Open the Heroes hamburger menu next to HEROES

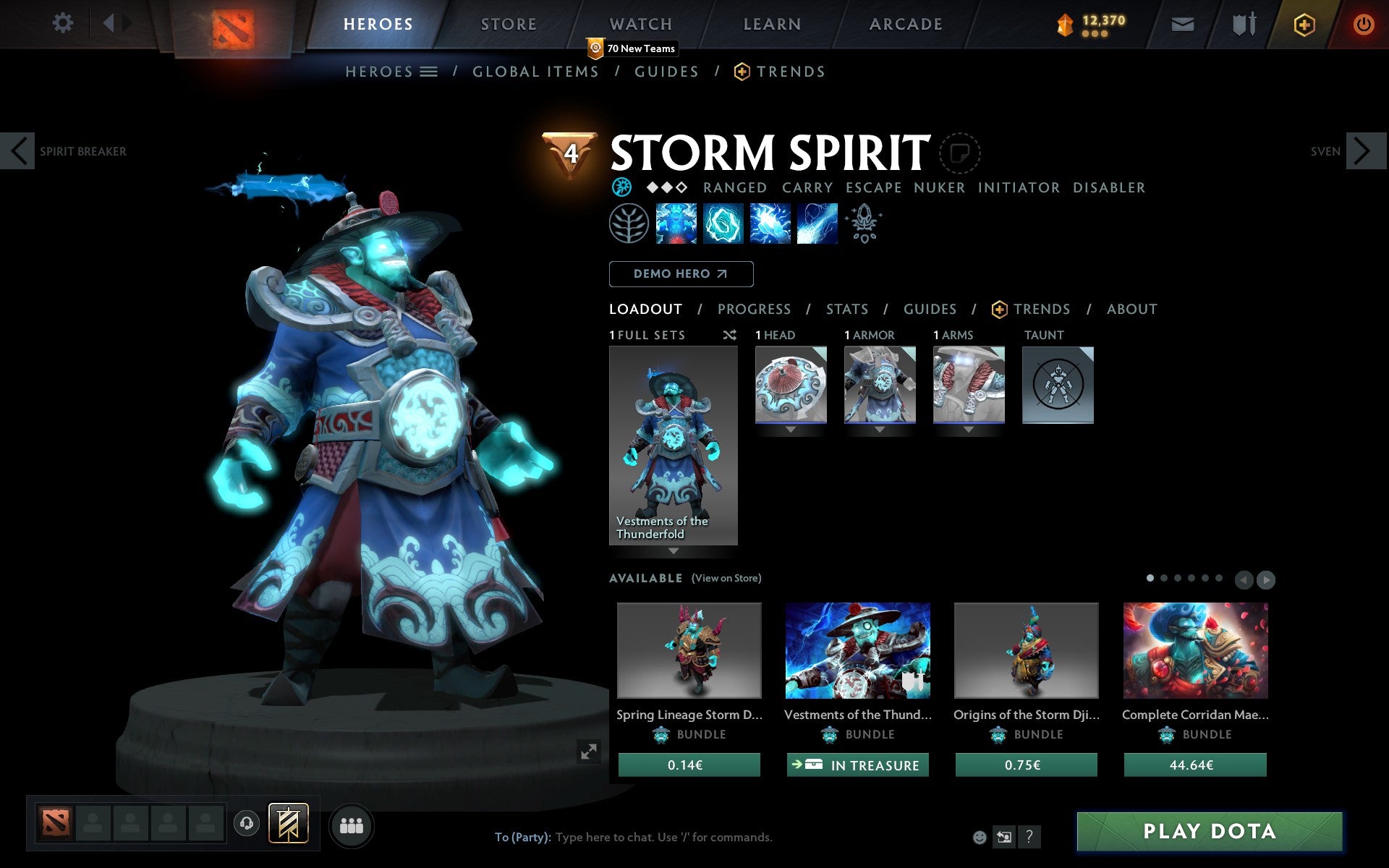429,71
